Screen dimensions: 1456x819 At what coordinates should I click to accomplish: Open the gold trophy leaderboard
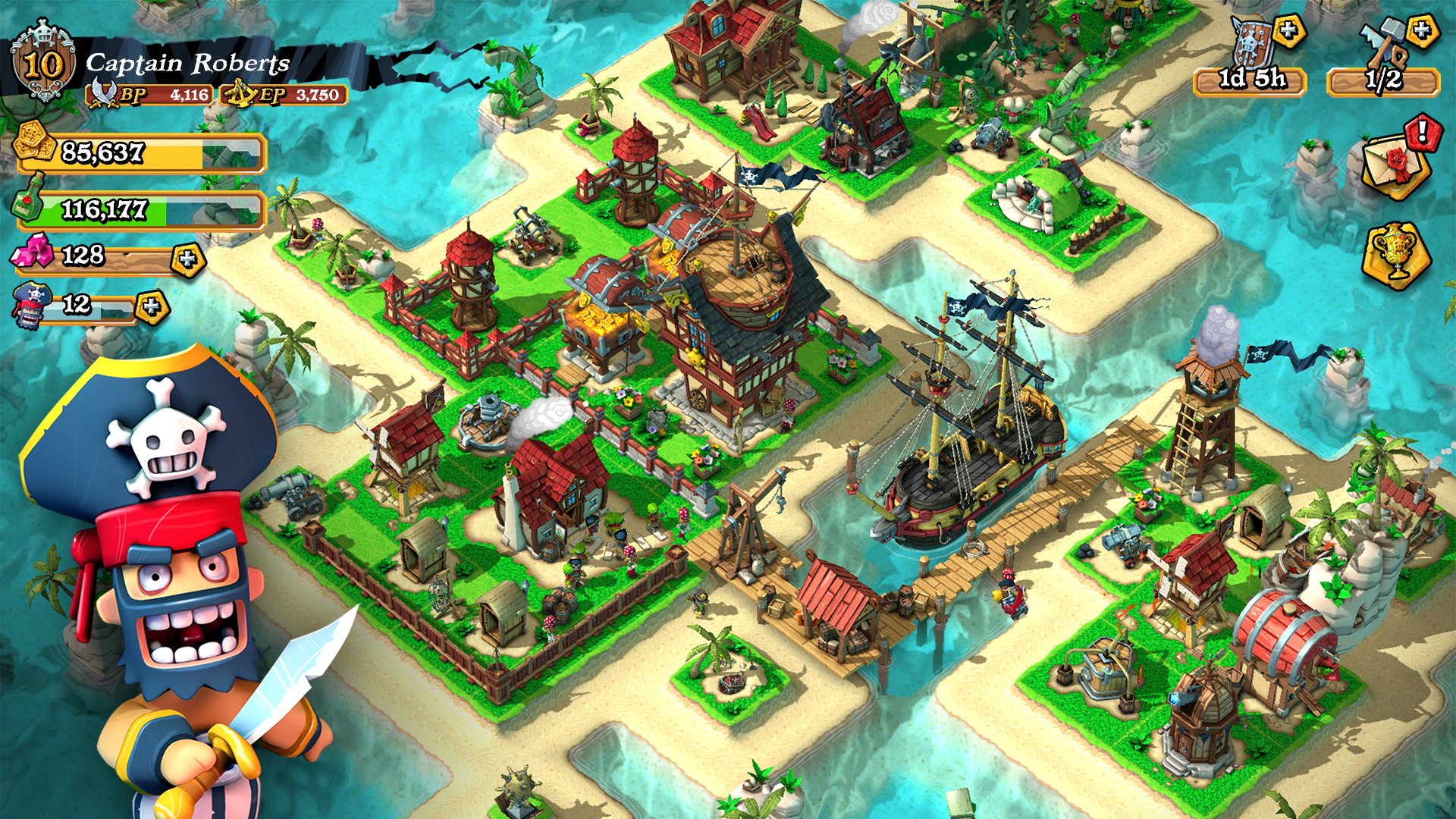tap(1395, 255)
